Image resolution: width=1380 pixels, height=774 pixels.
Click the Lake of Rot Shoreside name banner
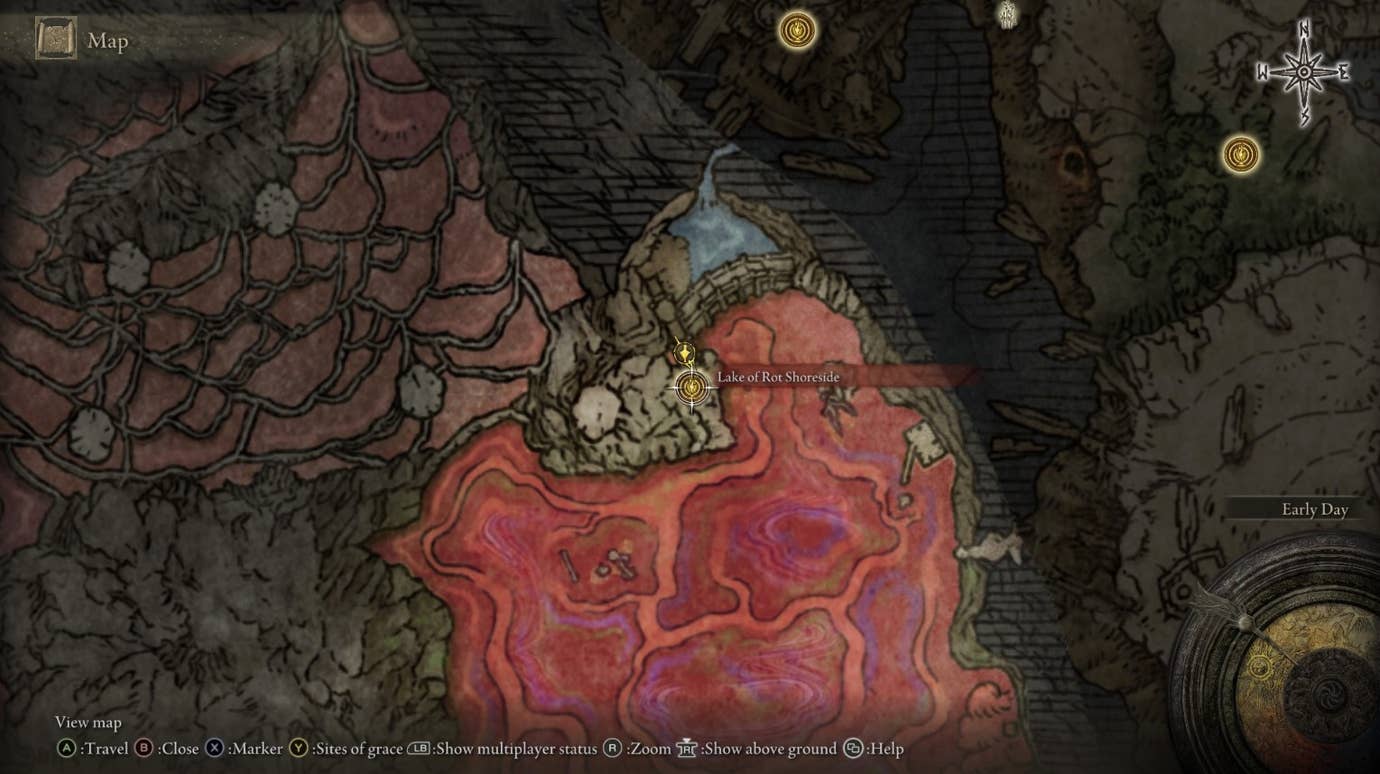pos(777,378)
